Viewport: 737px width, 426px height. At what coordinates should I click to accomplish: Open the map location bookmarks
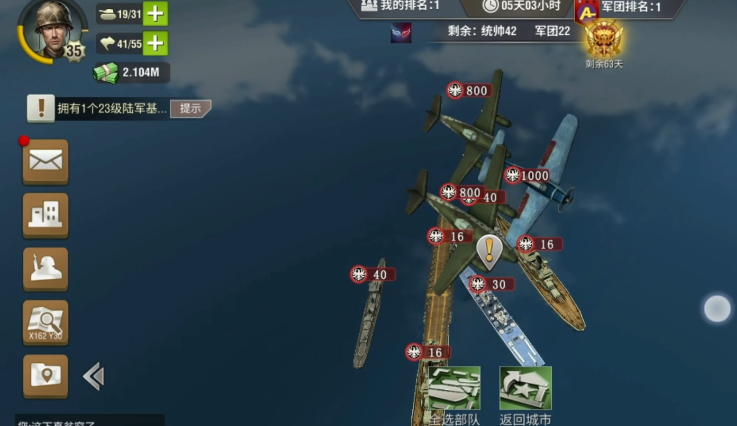click(x=46, y=375)
